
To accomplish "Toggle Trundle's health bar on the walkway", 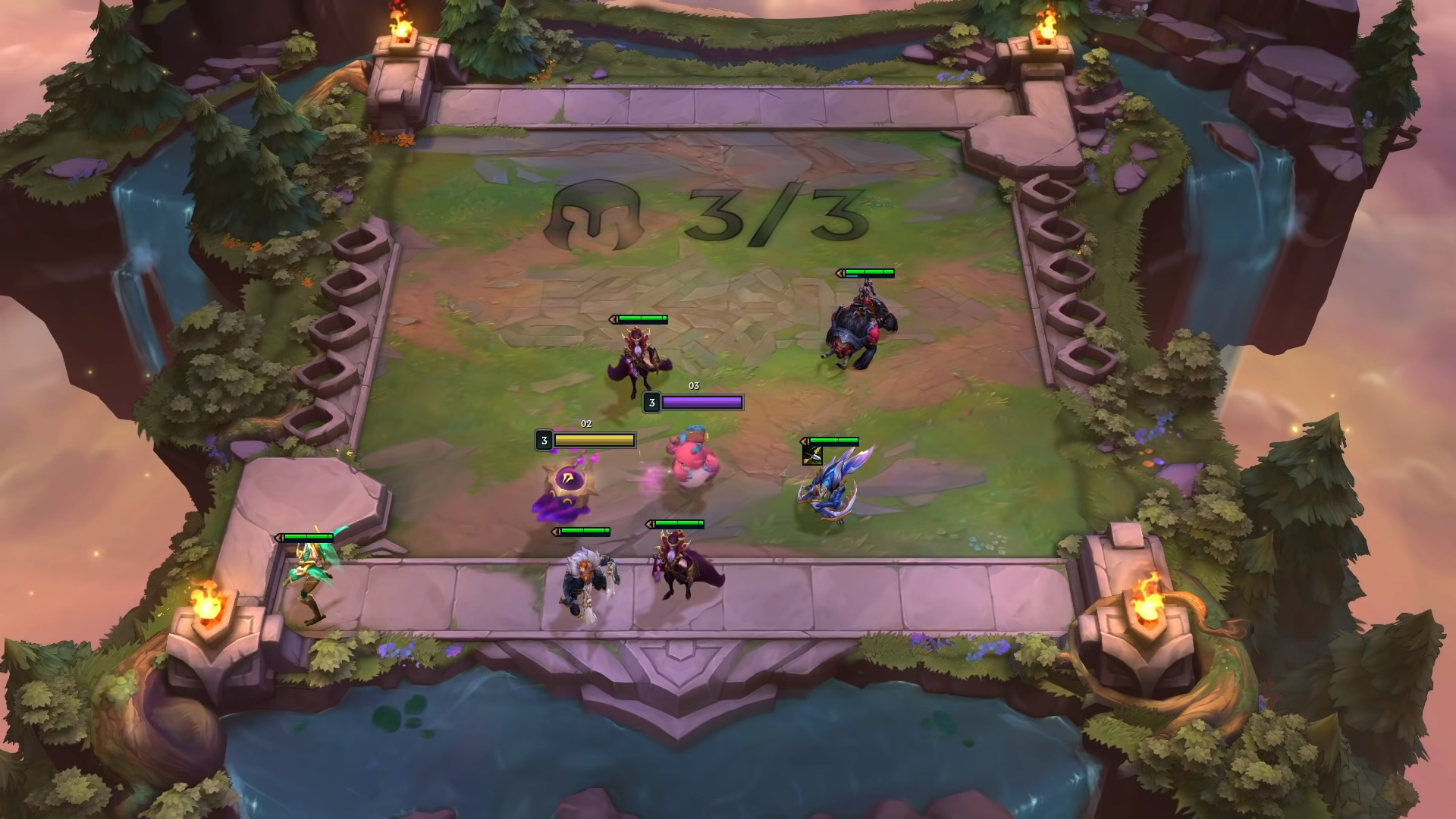I will [x=582, y=529].
